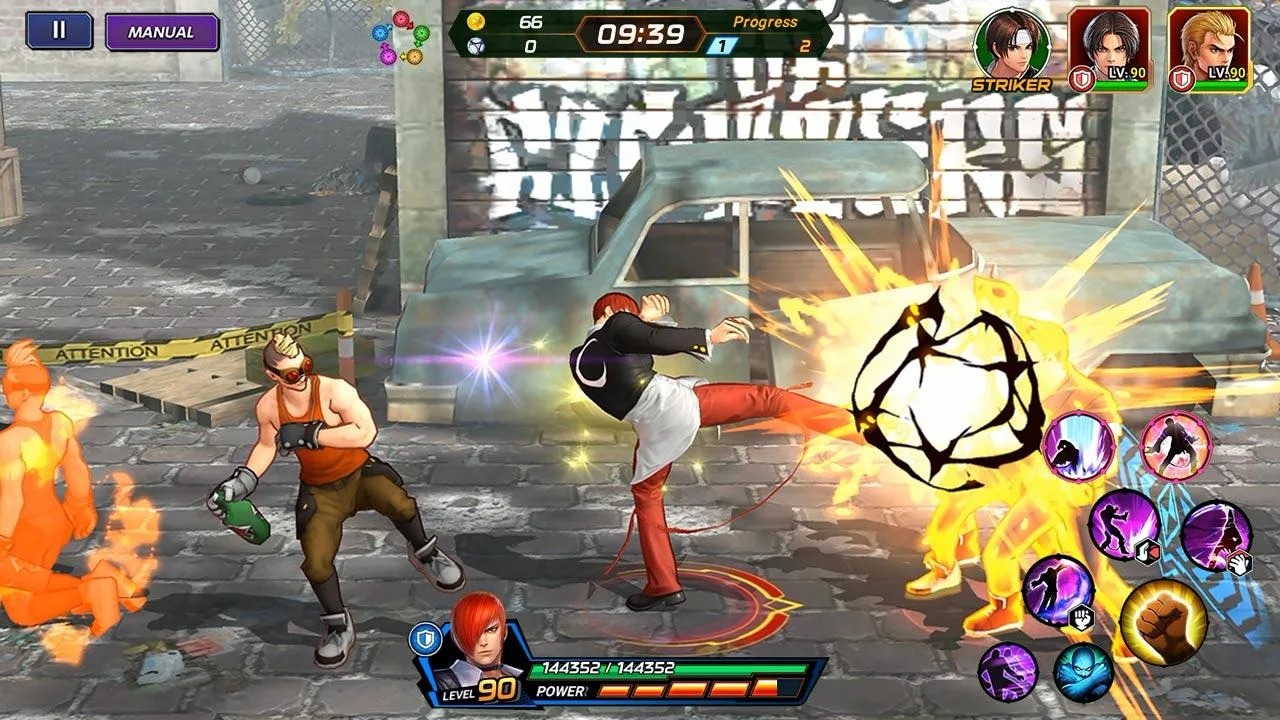This screenshot has width=1280, height=720.
Task: Activate the blue crossed-arms guard button
Action: point(1083,672)
